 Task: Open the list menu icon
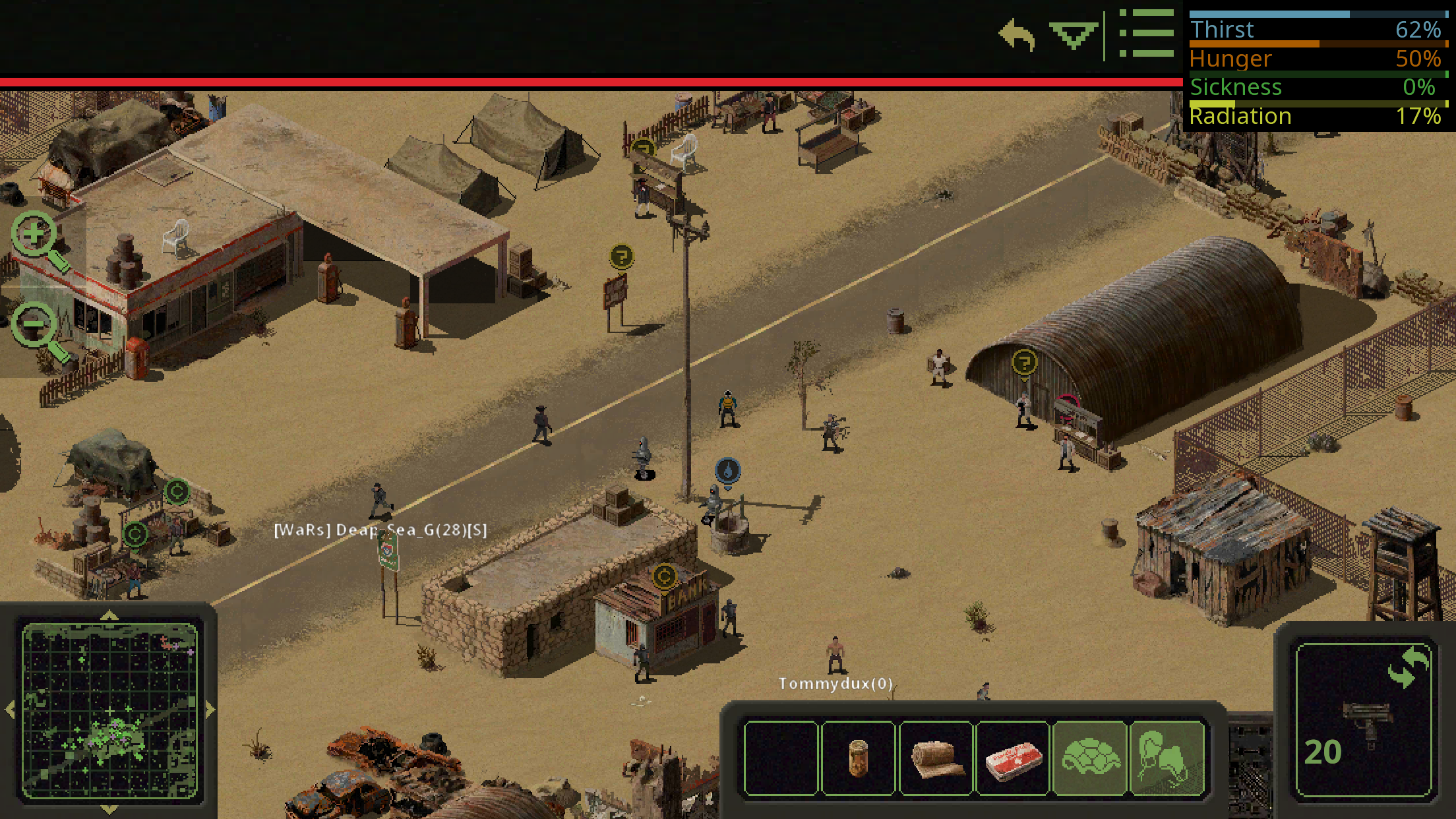point(1147,33)
